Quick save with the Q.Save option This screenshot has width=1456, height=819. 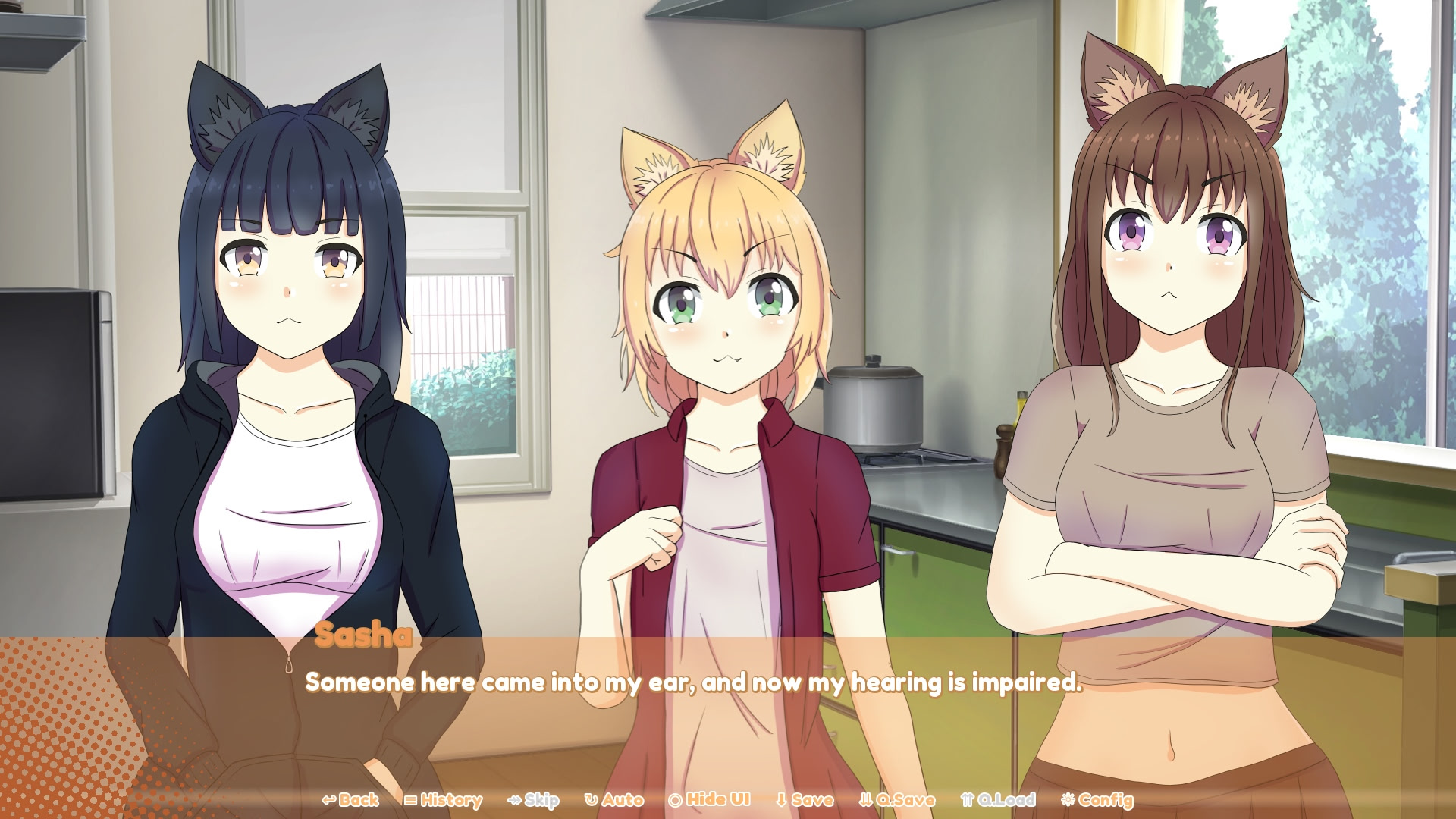pos(899,799)
